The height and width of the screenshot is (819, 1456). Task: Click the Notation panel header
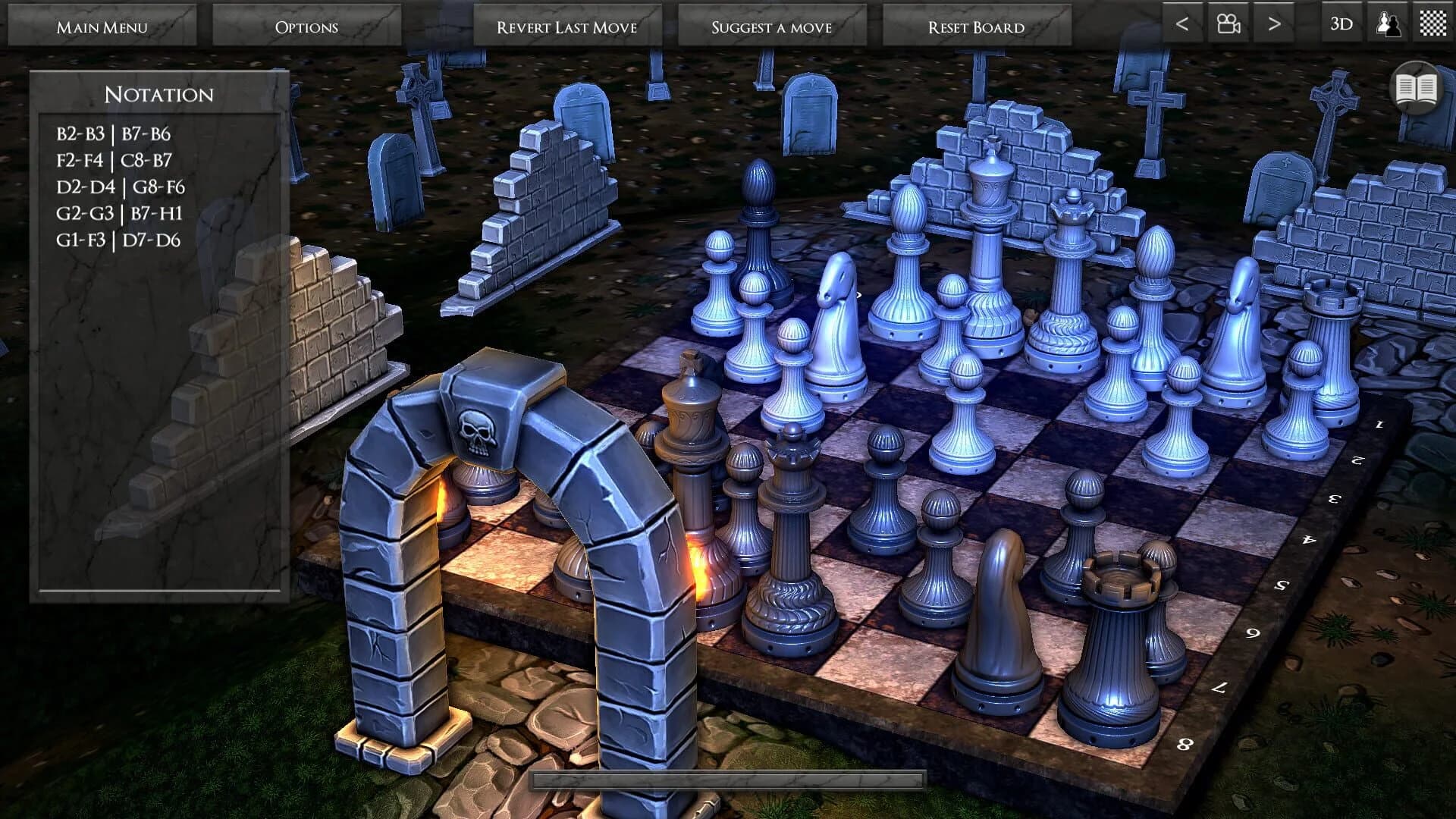(x=159, y=94)
